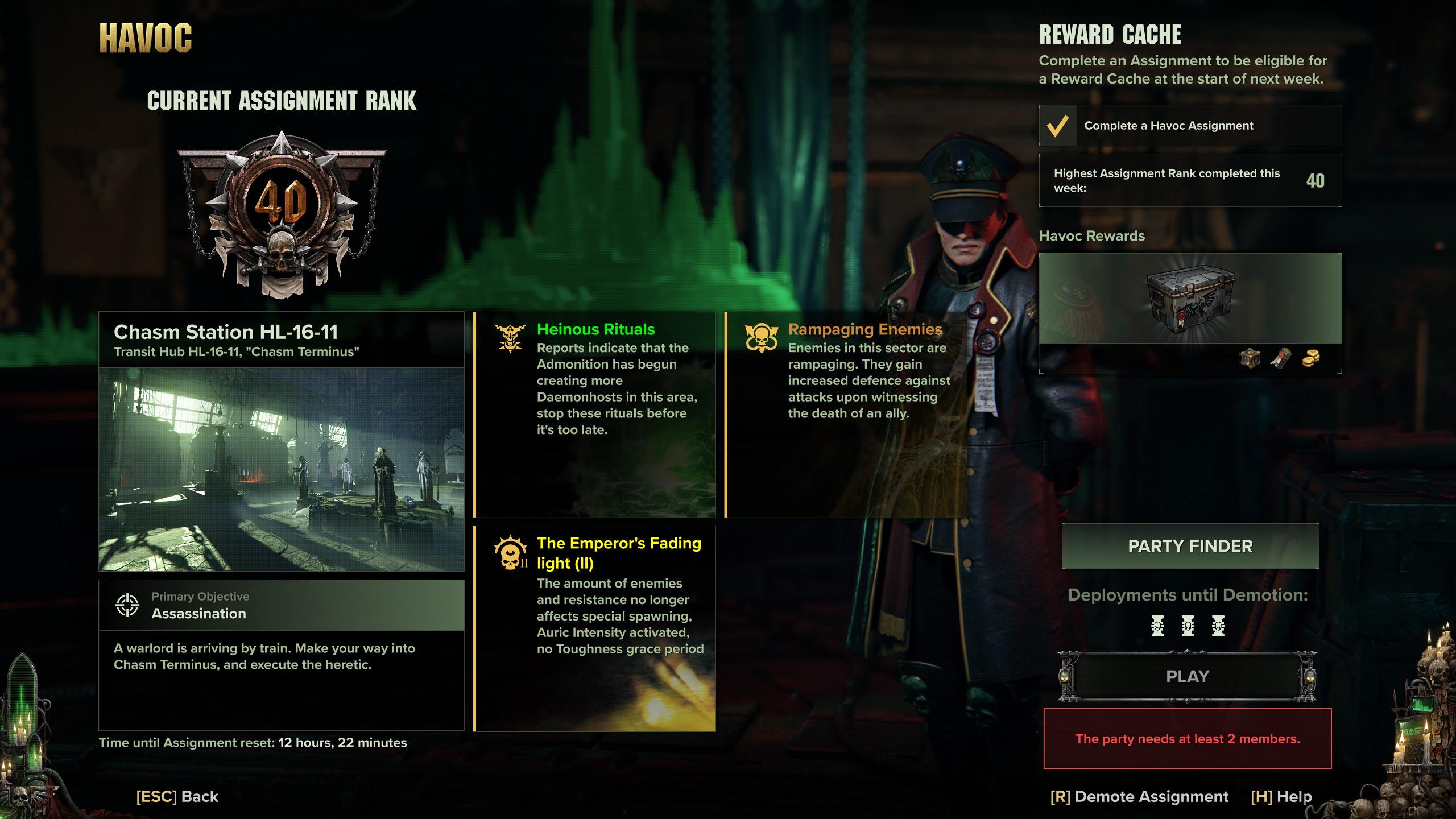
Task: Go back to the previous screen
Action: [177, 796]
